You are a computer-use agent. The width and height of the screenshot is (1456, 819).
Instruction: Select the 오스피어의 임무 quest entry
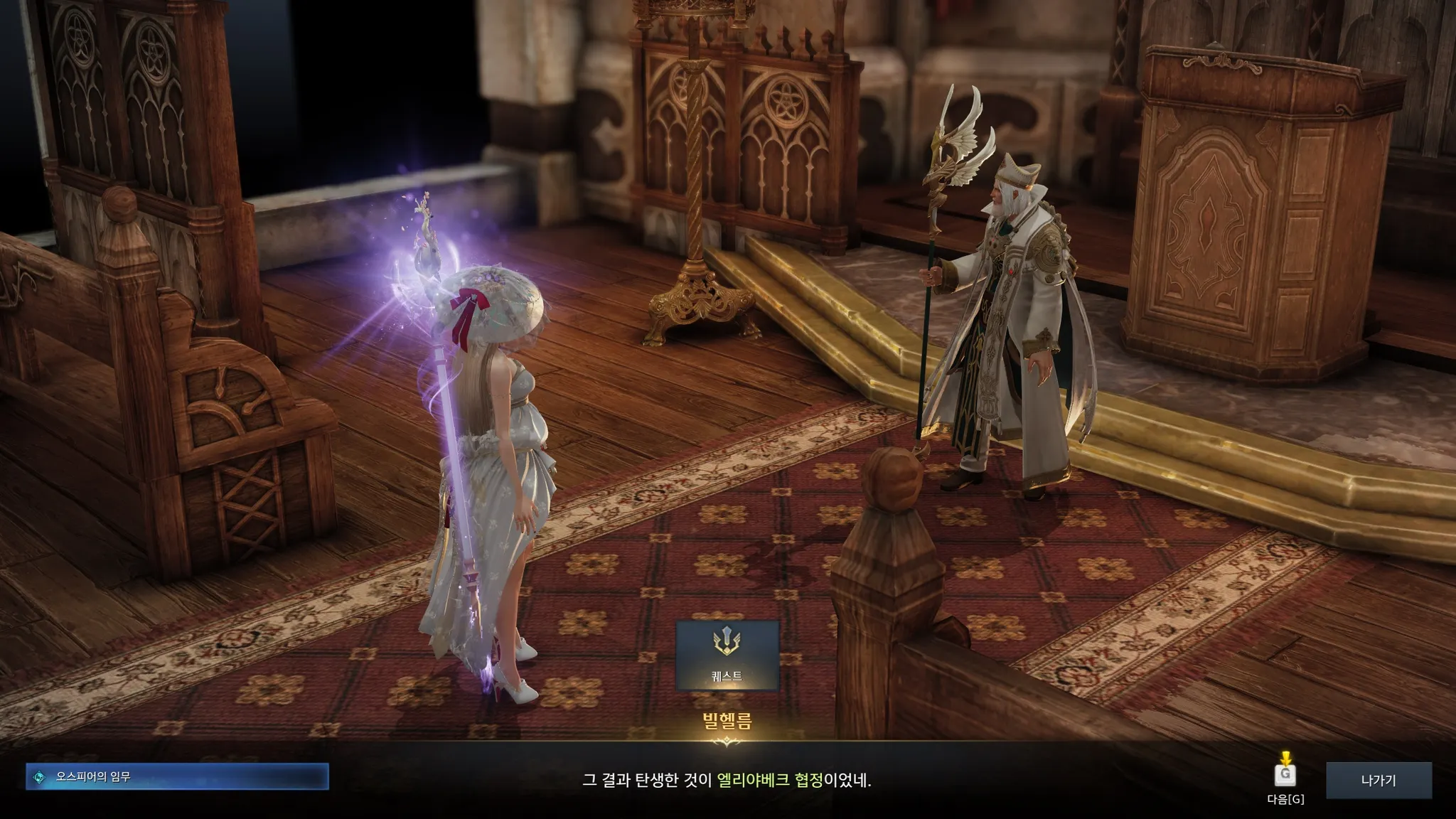177,777
